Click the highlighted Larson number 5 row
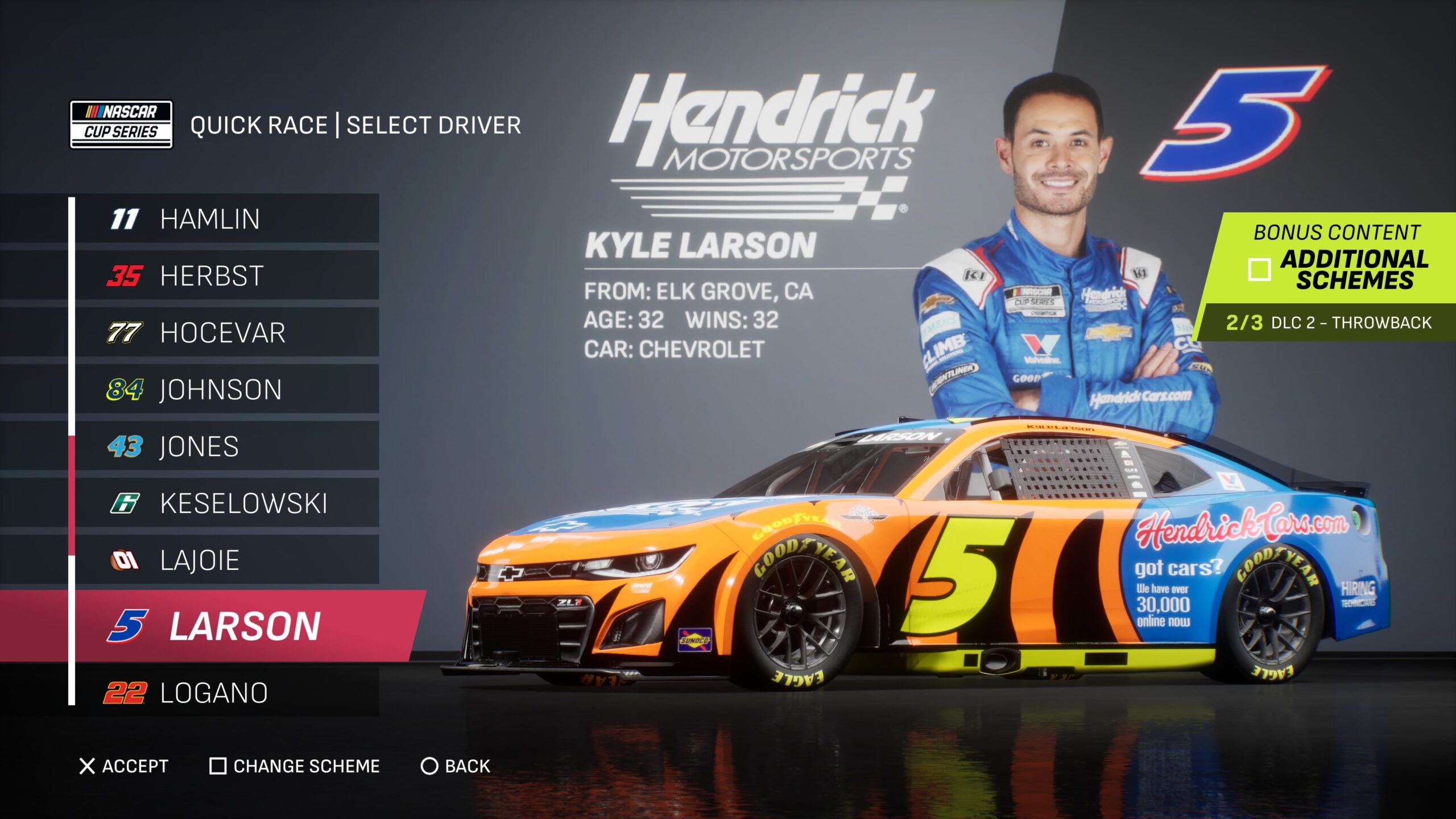The width and height of the screenshot is (1456, 819). click(x=245, y=626)
